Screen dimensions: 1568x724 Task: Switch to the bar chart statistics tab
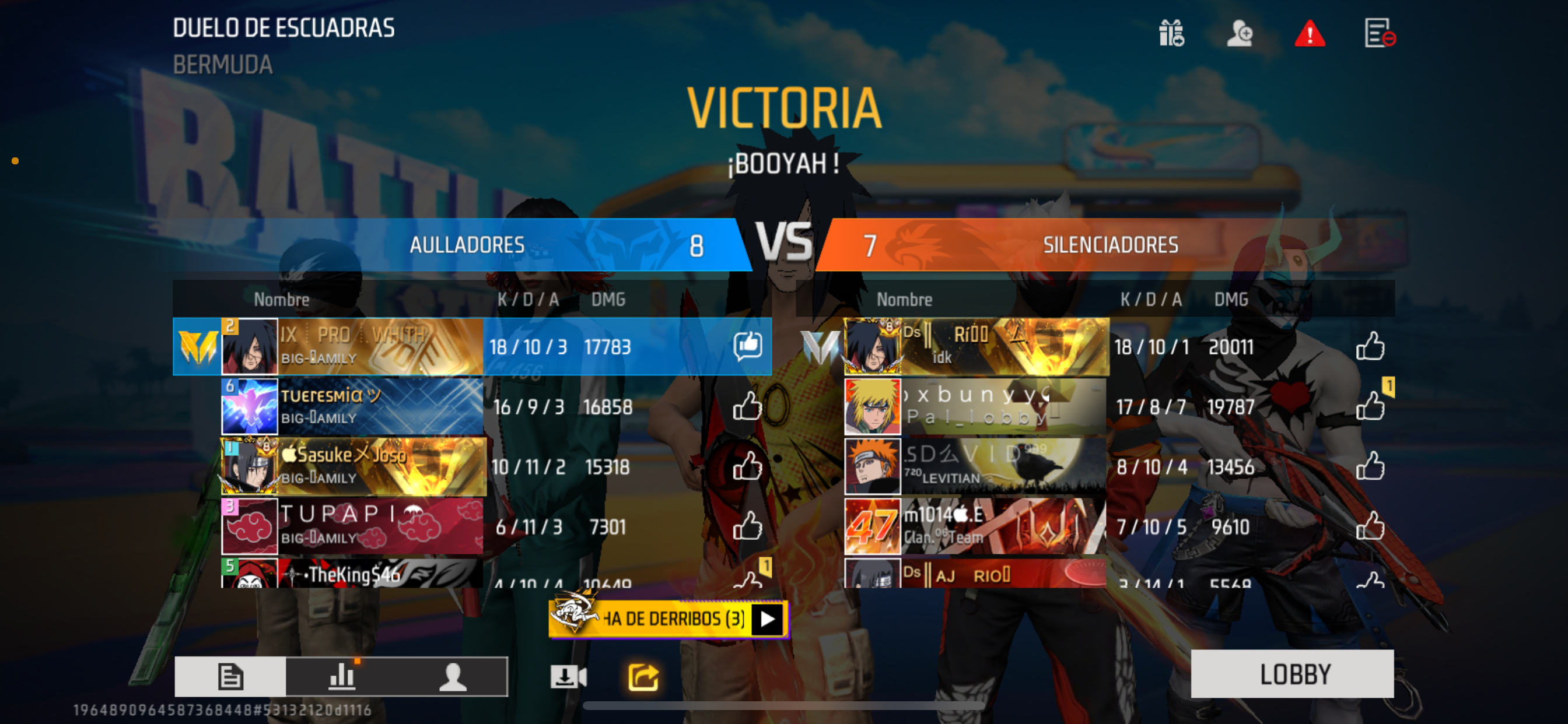(x=341, y=676)
